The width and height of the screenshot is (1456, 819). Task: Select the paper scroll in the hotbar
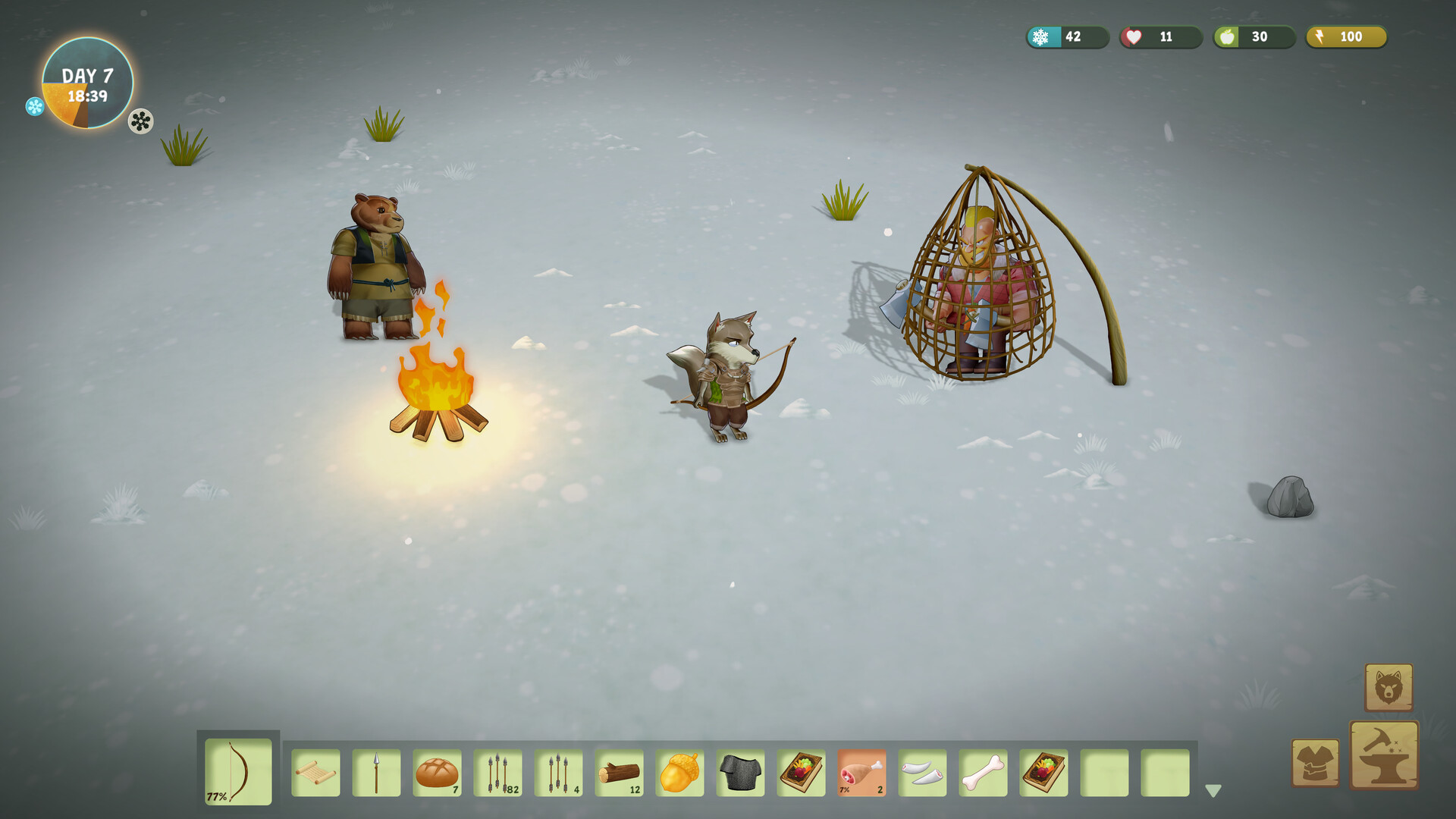click(x=315, y=773)
